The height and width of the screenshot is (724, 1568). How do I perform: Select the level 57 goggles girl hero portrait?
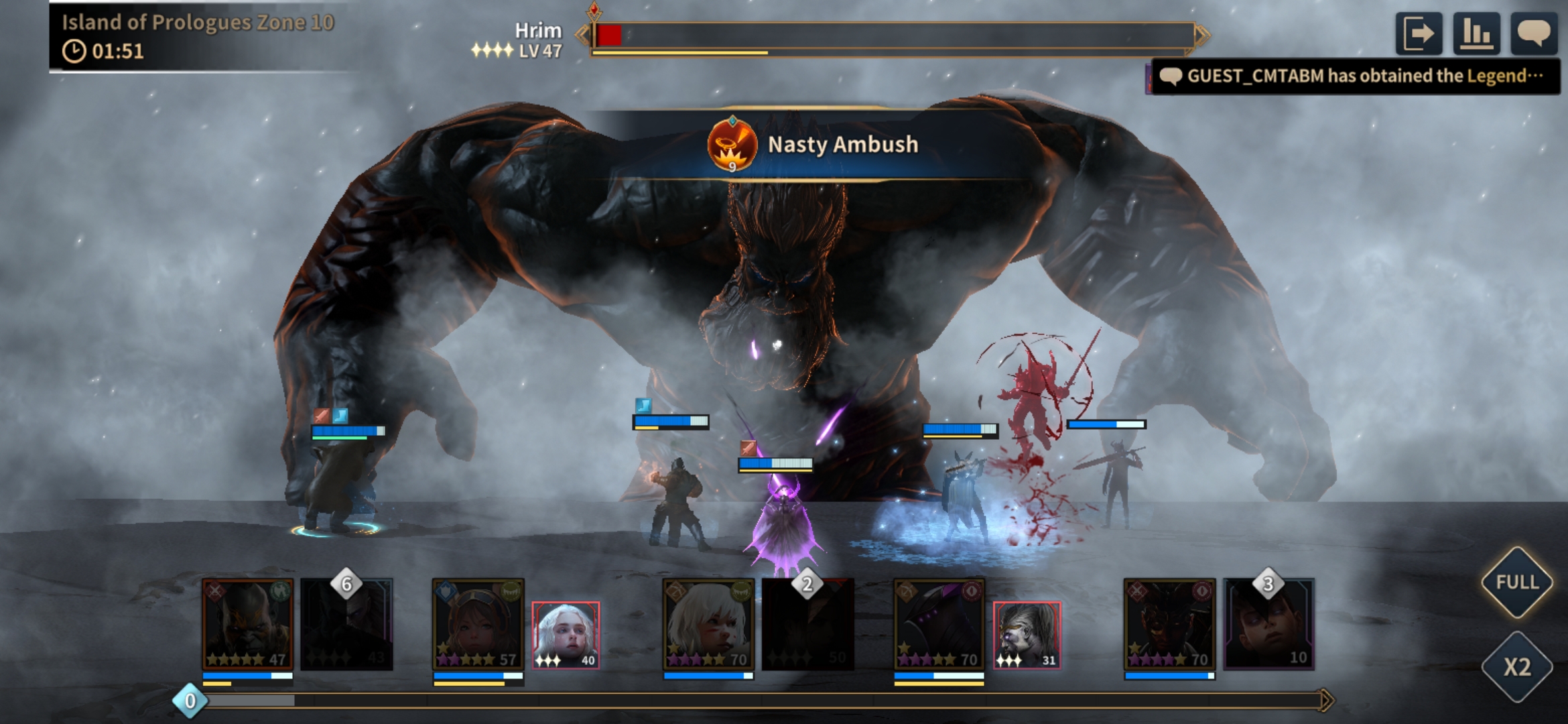478,625
